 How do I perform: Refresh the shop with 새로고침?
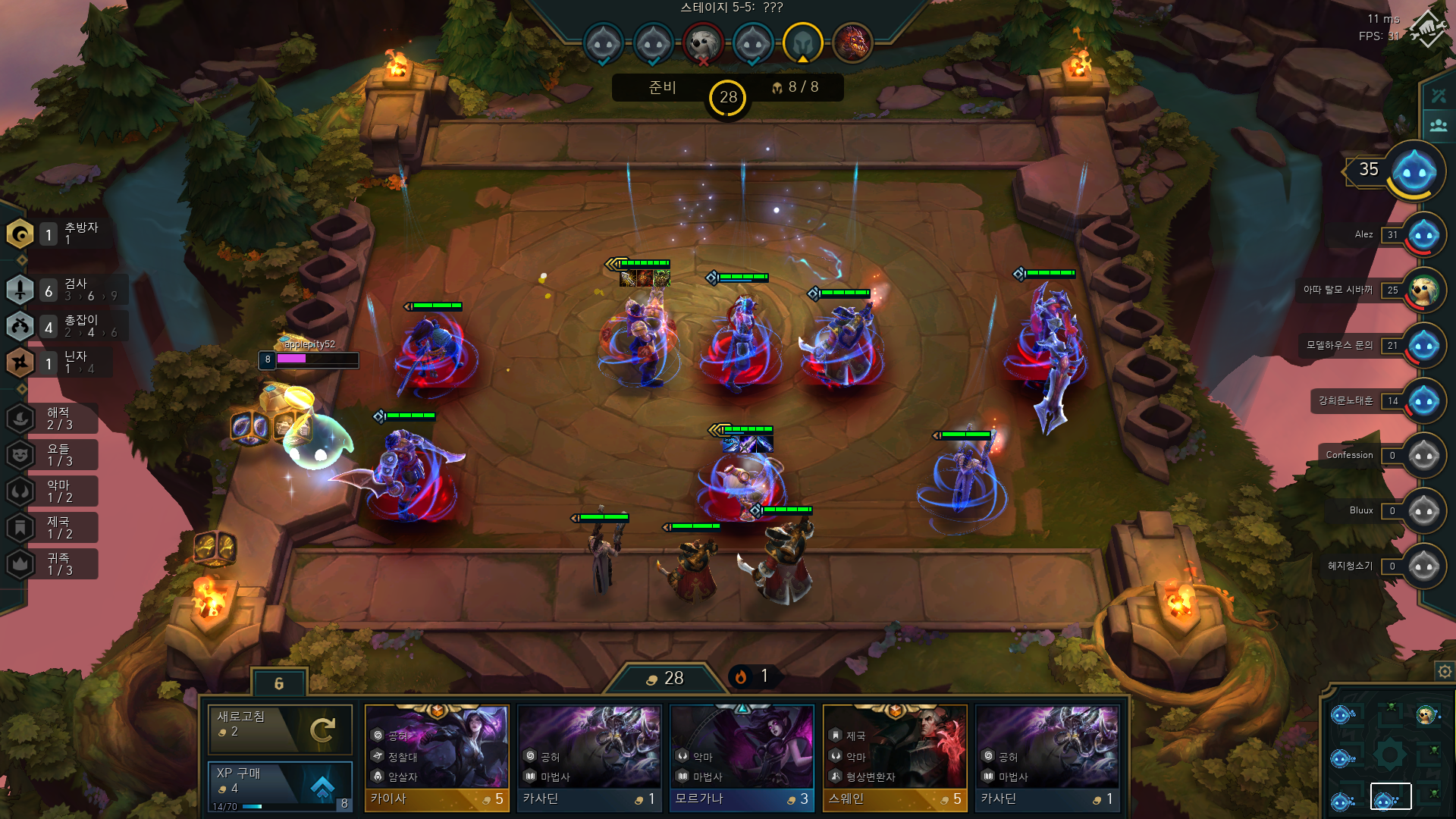[x=280, y=729]
